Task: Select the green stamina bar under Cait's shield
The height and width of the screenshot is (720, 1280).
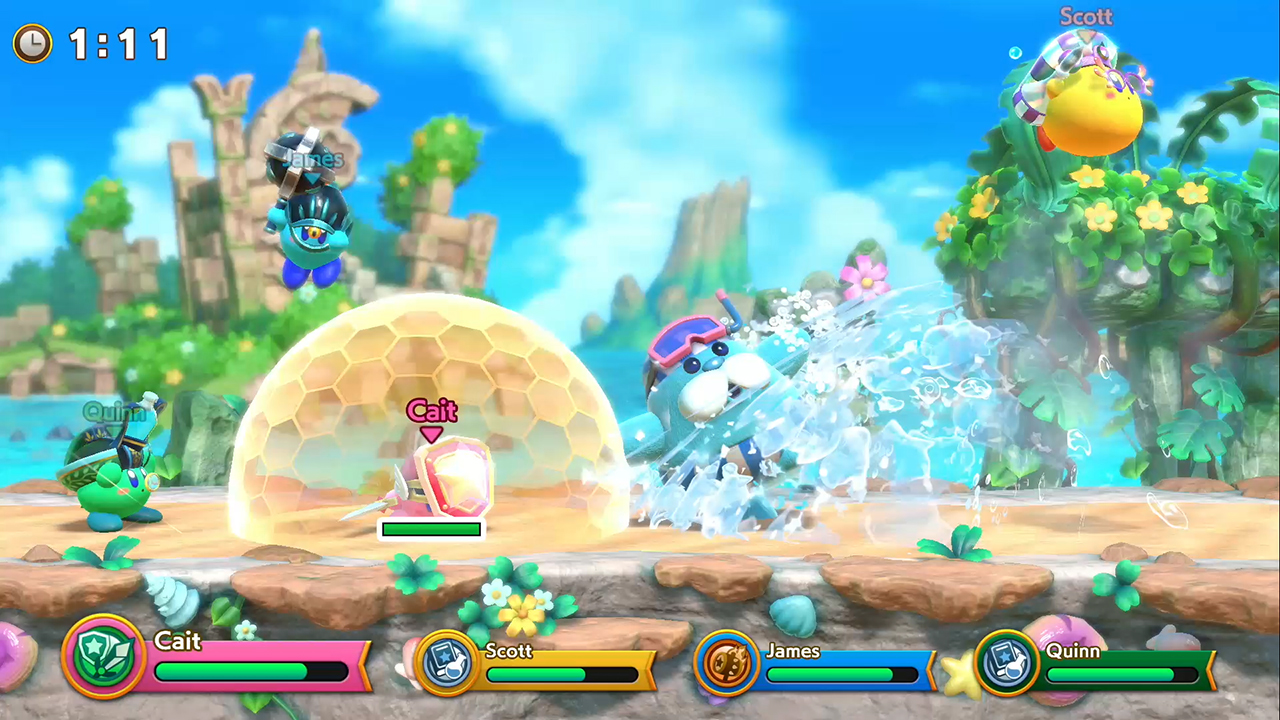Action: point(431,528)
